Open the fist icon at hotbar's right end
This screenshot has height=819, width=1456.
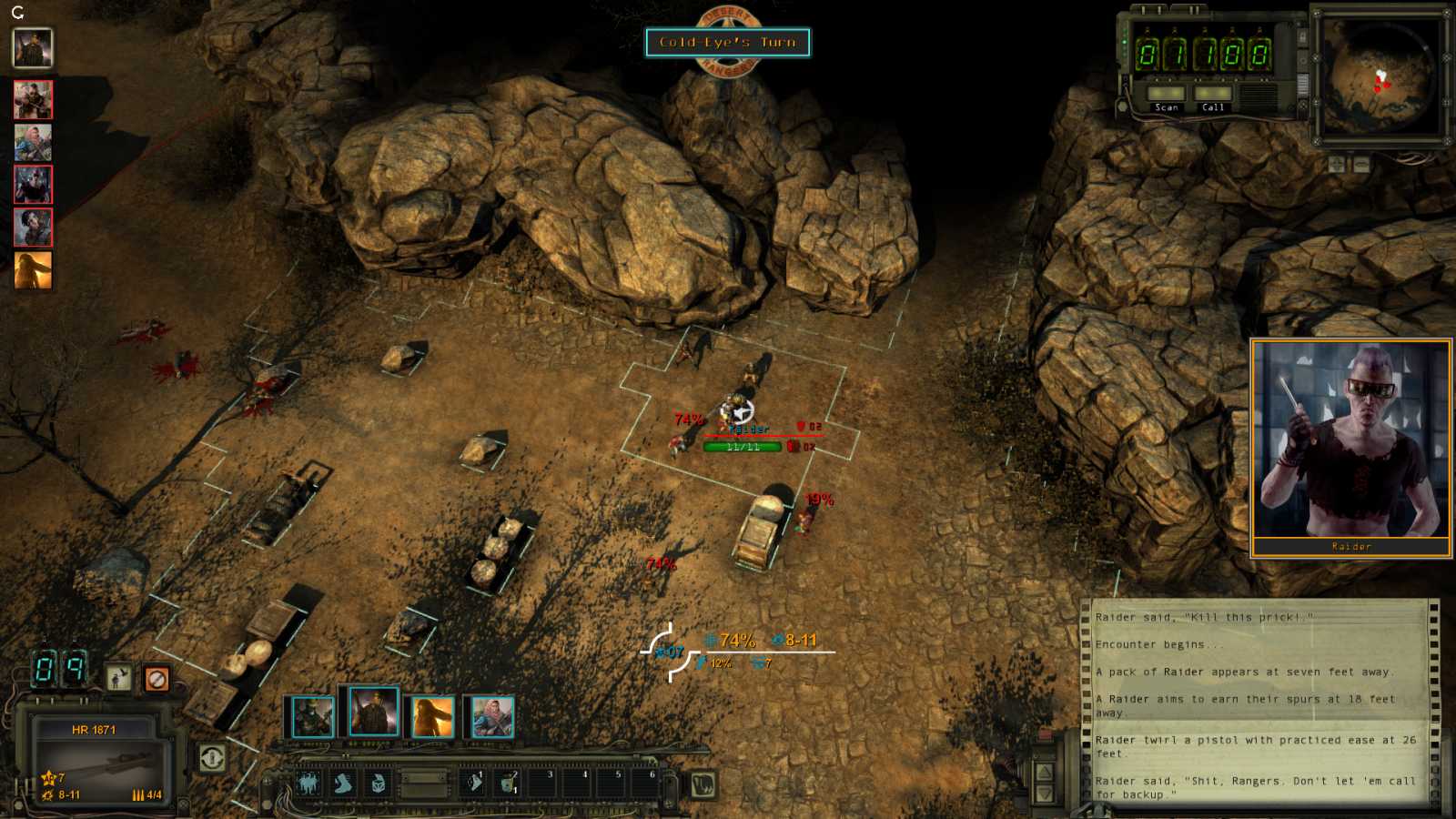tap(703, 784)
